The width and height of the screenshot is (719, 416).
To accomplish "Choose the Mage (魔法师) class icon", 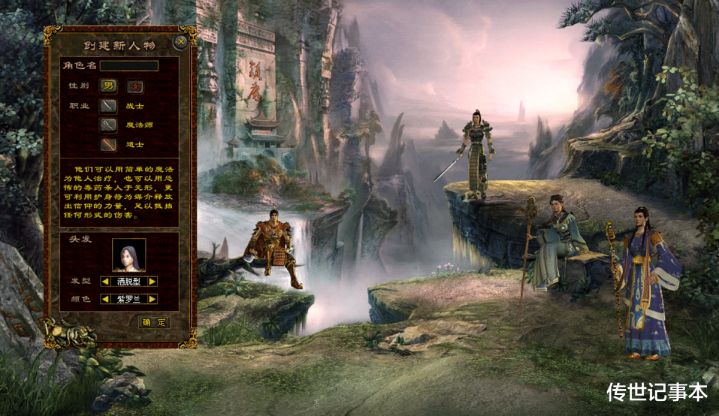I will [108, 125].
